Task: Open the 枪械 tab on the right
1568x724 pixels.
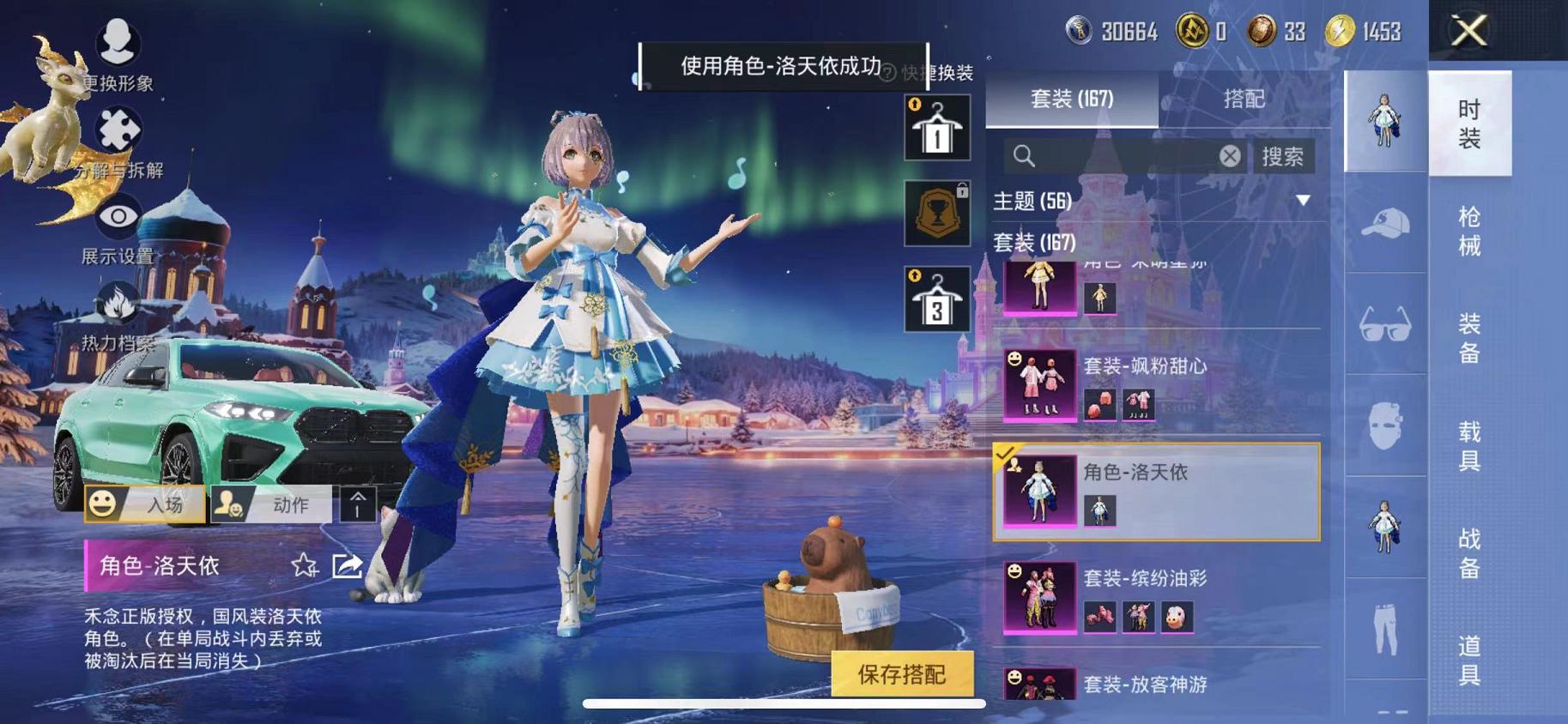Action: [1470, 232]
